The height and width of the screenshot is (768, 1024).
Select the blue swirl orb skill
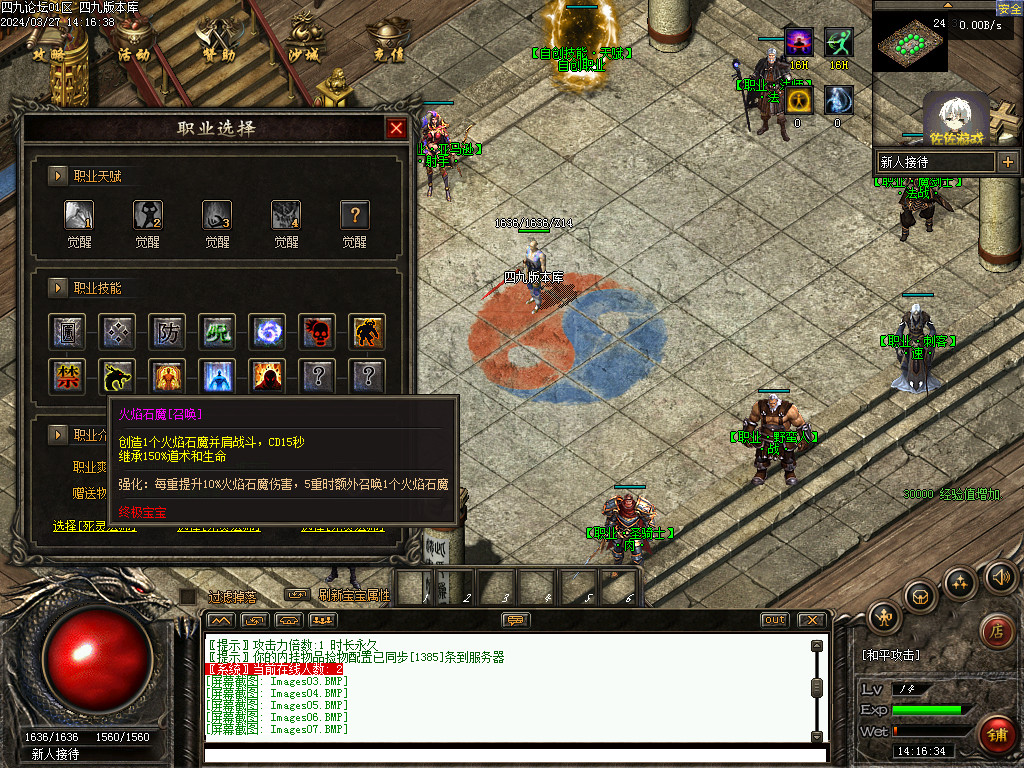click(x=267, y=332)
